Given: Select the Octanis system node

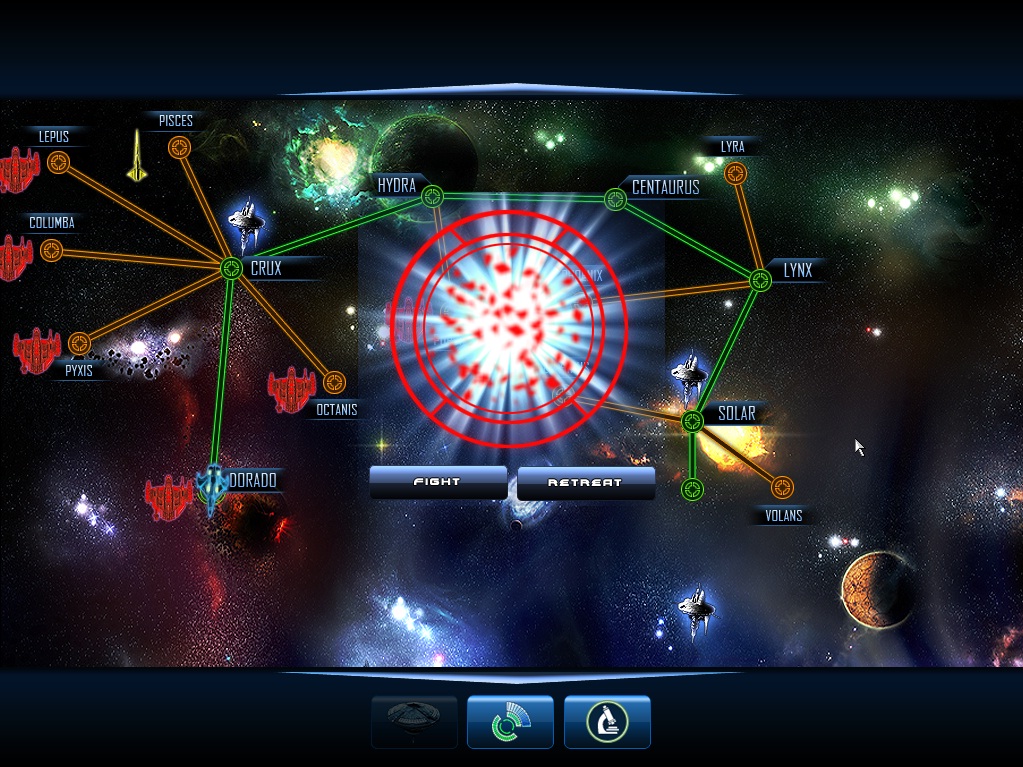Looking at the screenshot, I should (334, 382).
